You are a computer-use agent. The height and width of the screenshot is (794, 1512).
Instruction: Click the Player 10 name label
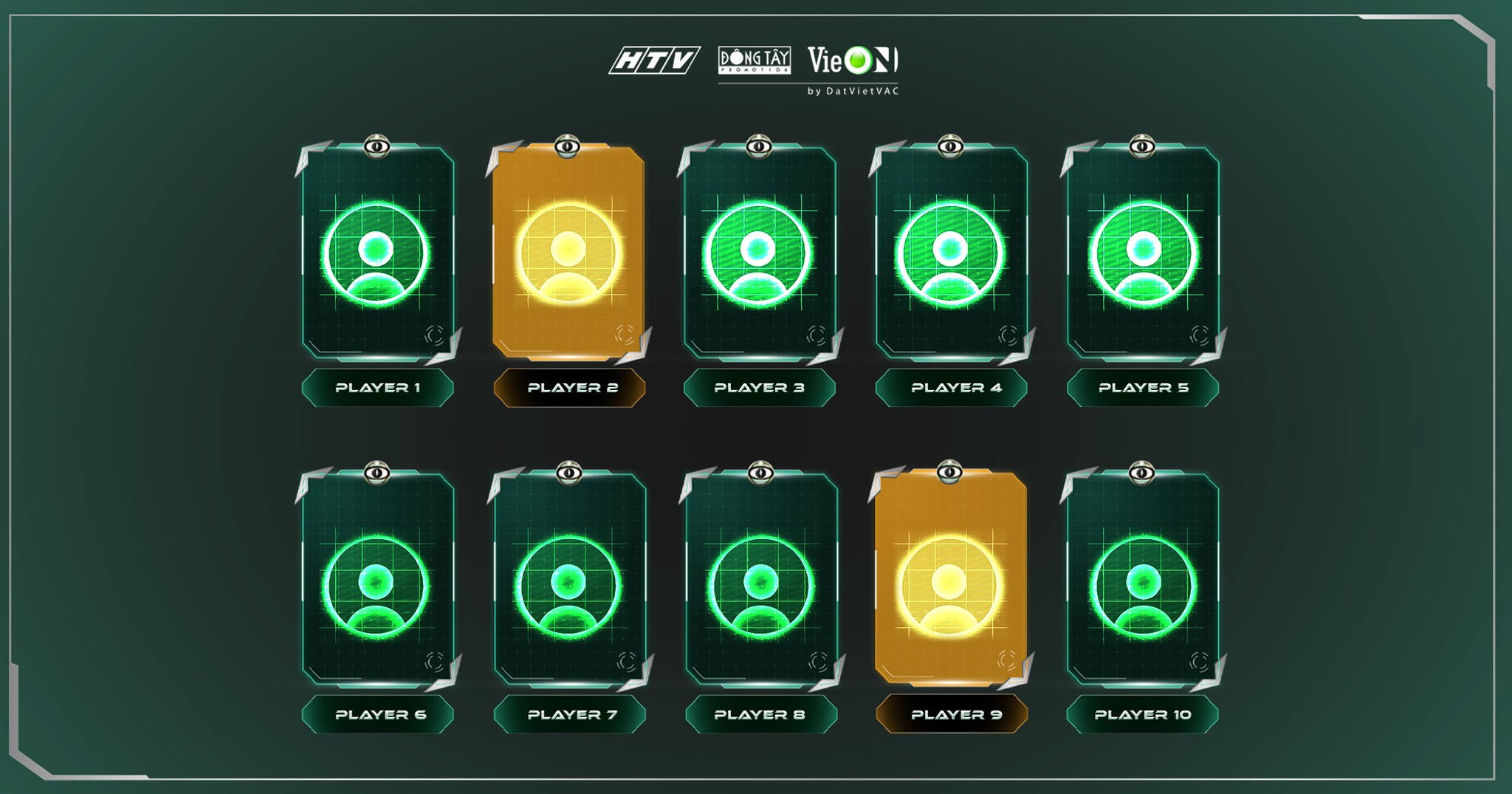point(1142,715)
